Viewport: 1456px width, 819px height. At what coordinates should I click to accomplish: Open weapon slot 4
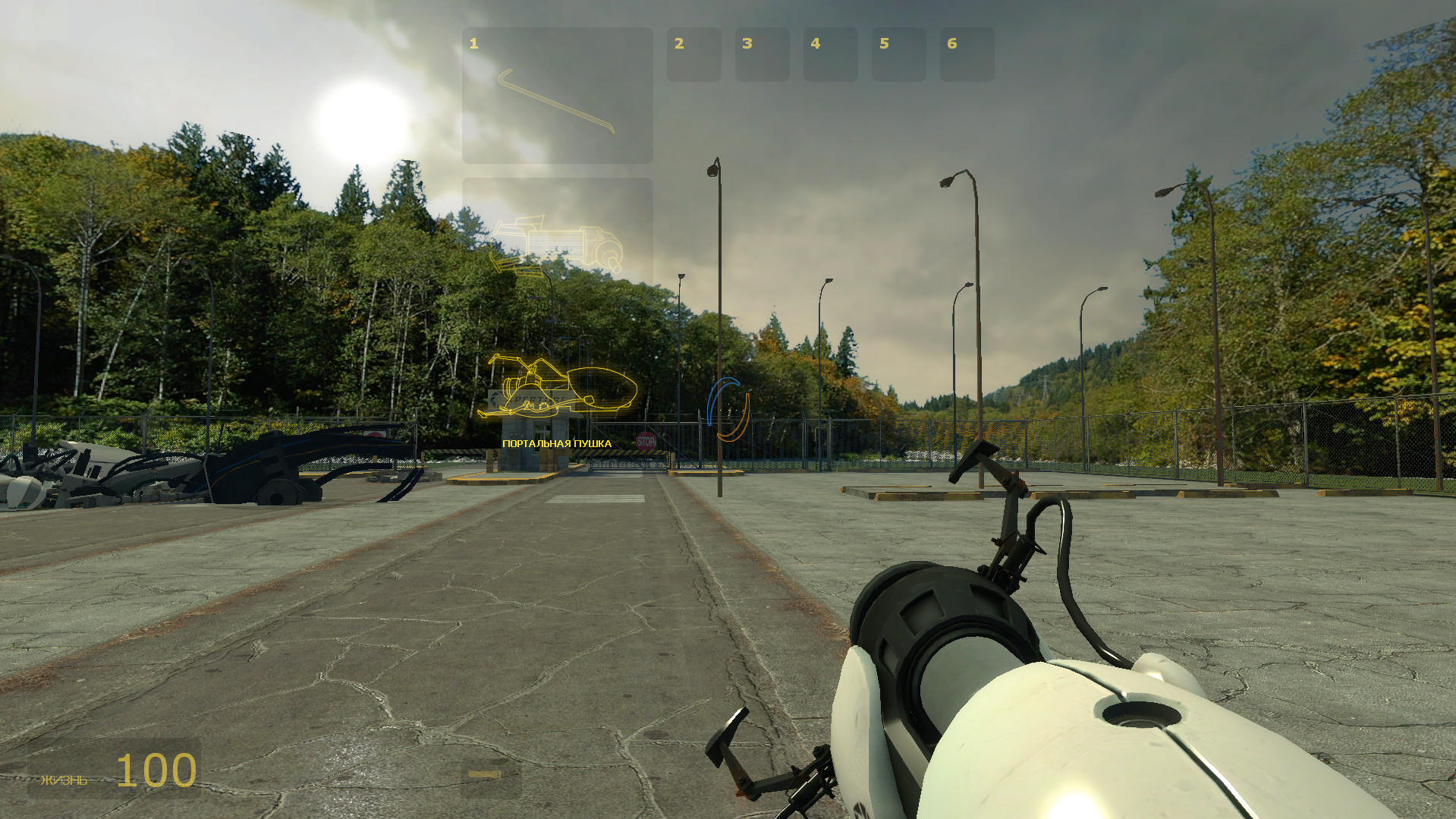(830, 55)
